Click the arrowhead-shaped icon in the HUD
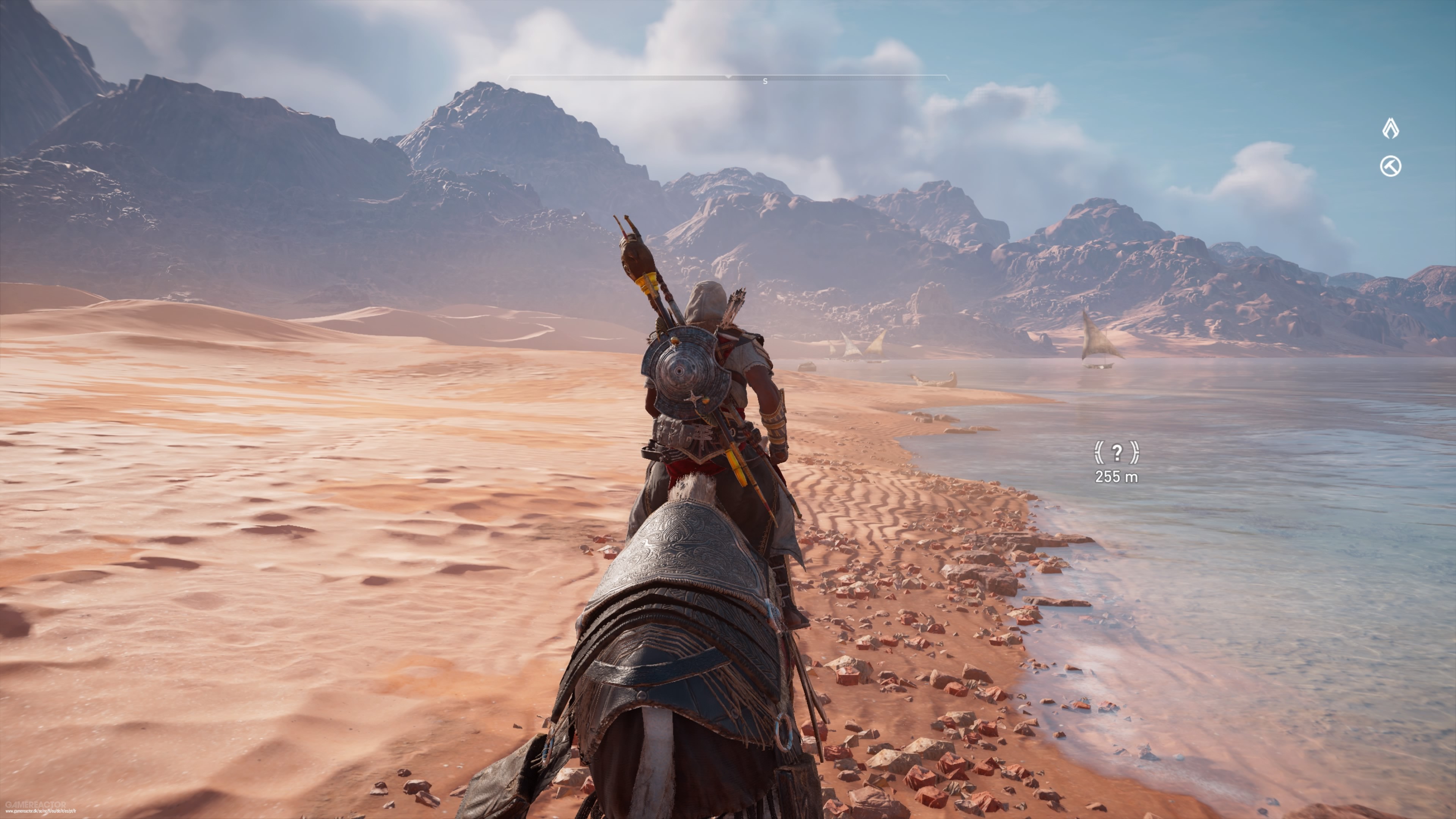The height and width of the screenshot is (819, 1456). [1390, 129]
